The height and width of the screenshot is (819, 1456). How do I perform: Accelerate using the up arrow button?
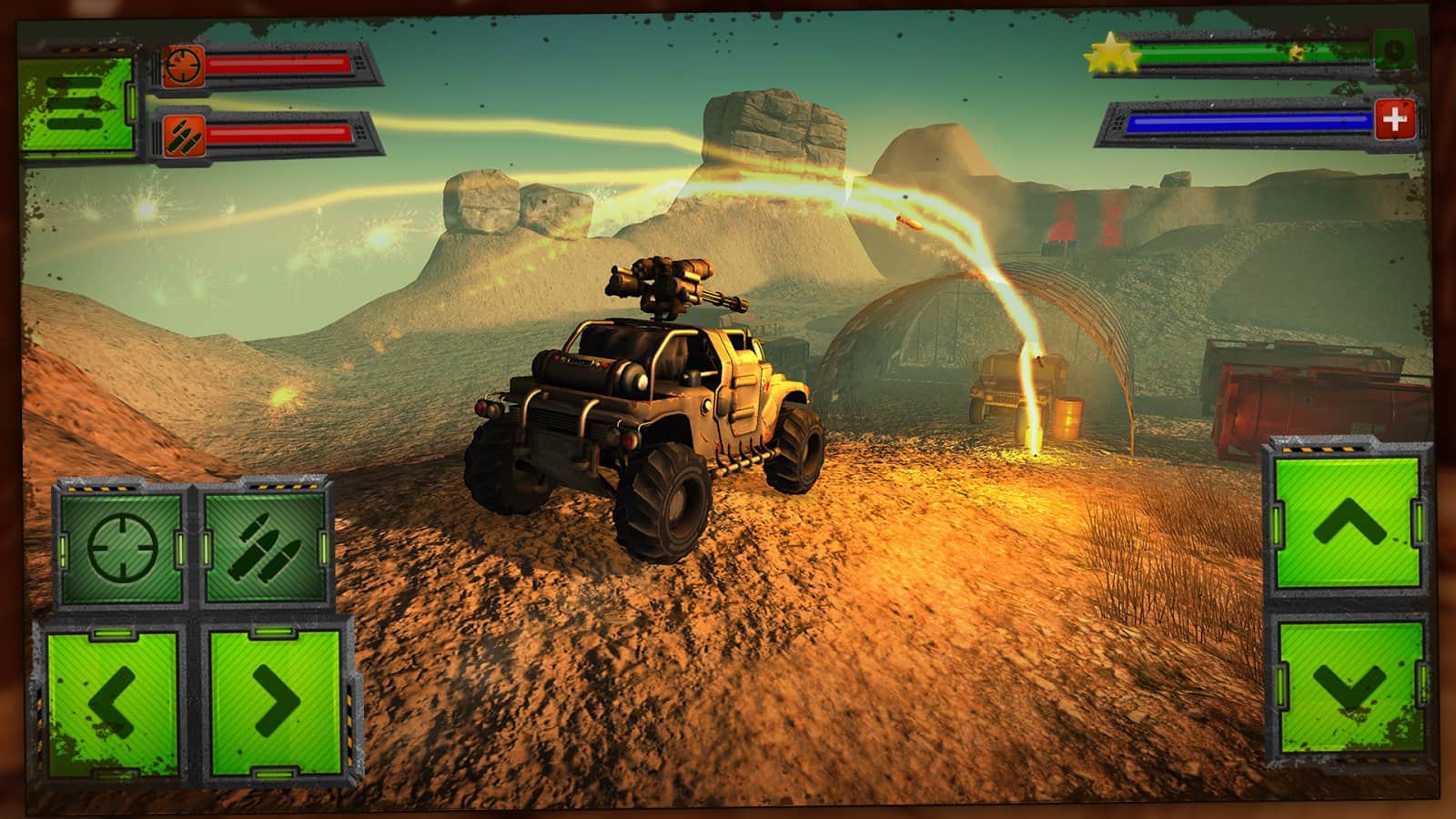pos(1348,522)
